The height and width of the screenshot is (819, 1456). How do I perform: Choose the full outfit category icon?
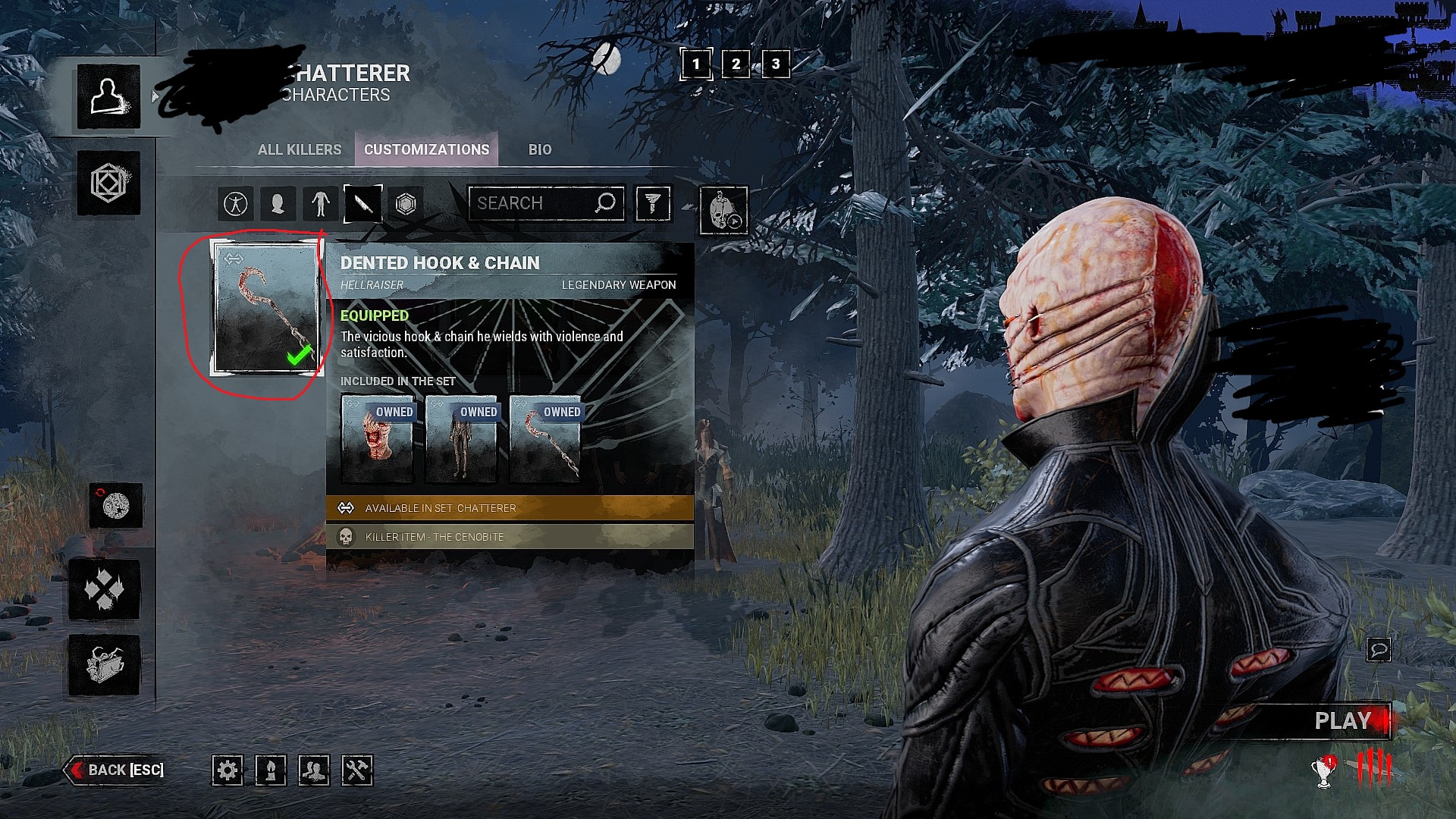(x=235, y=203)
